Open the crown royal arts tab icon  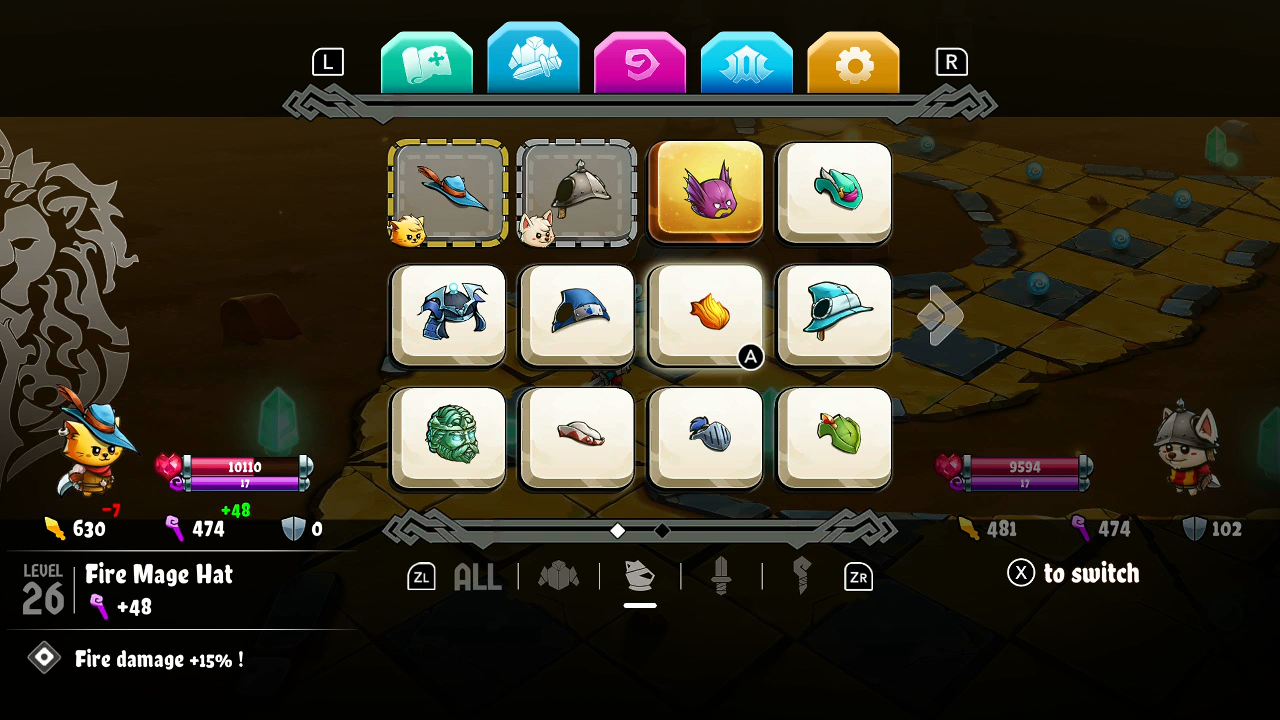(x=746, y=60)
